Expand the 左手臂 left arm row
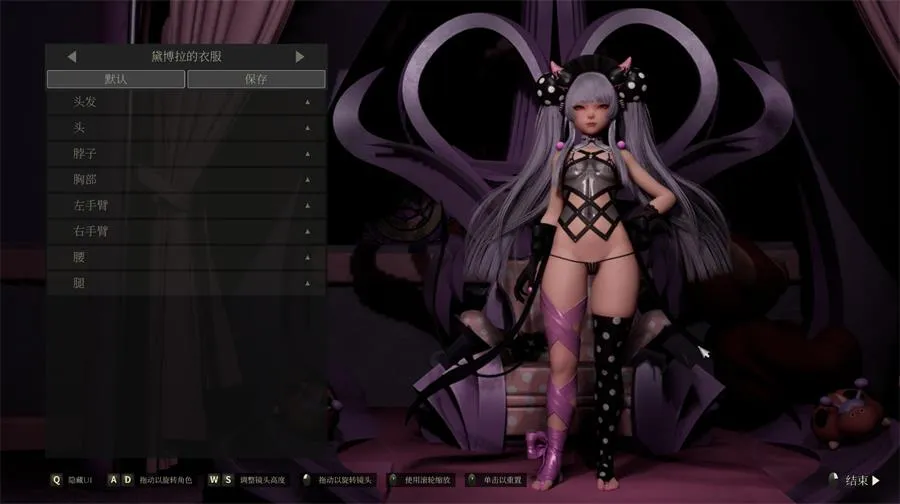This screenshot has height=504, width=900. point(186,206)
